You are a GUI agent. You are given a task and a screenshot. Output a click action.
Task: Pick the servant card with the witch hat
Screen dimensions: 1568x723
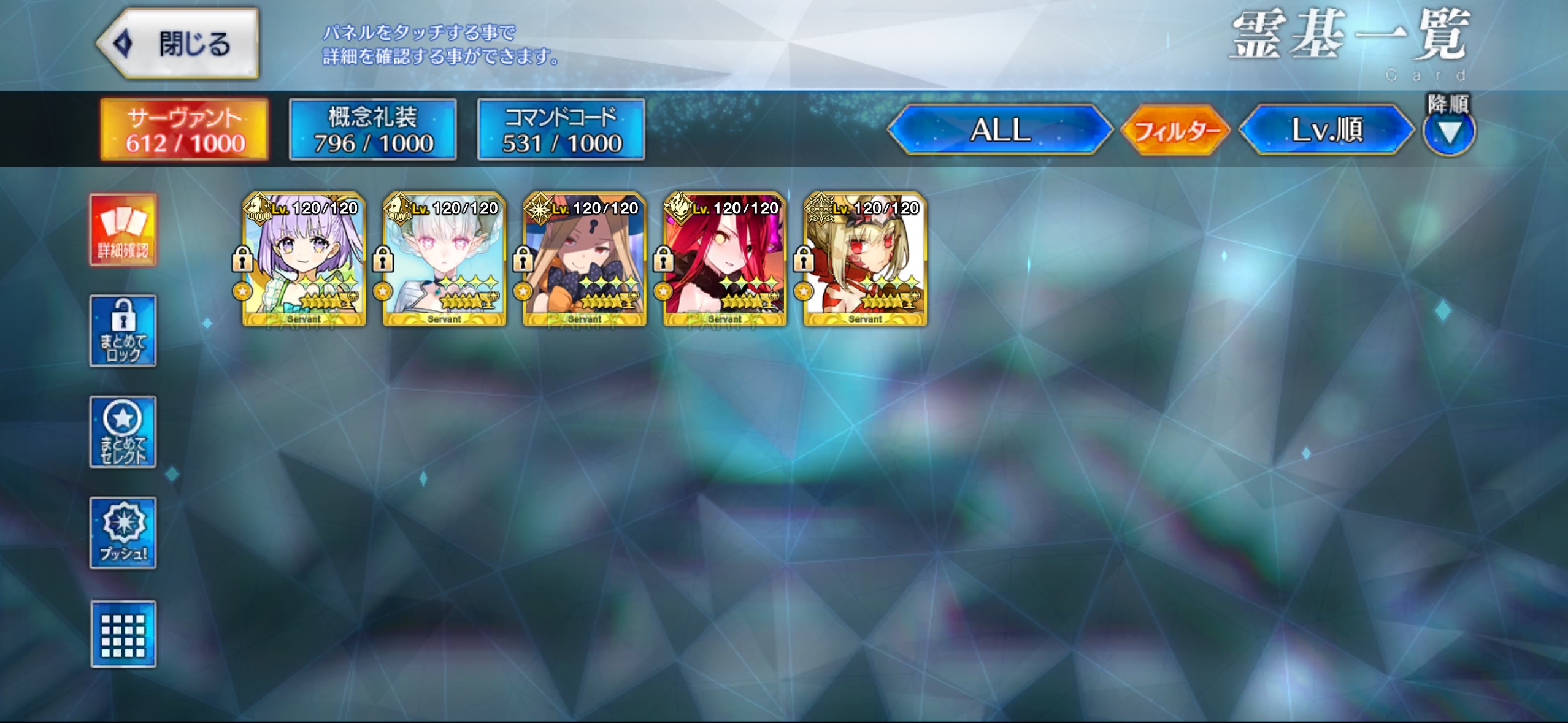[x=585, y=259]
